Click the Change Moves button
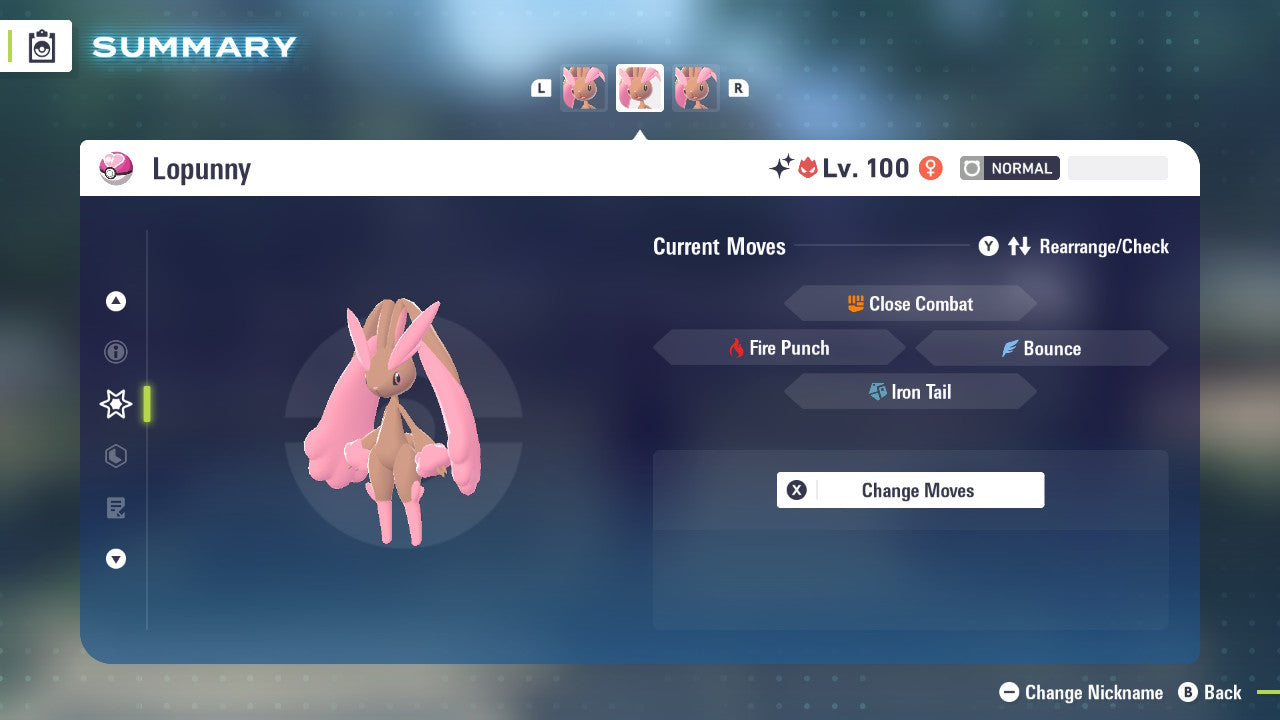The image size is (1280, 720). tap(910, 490)
